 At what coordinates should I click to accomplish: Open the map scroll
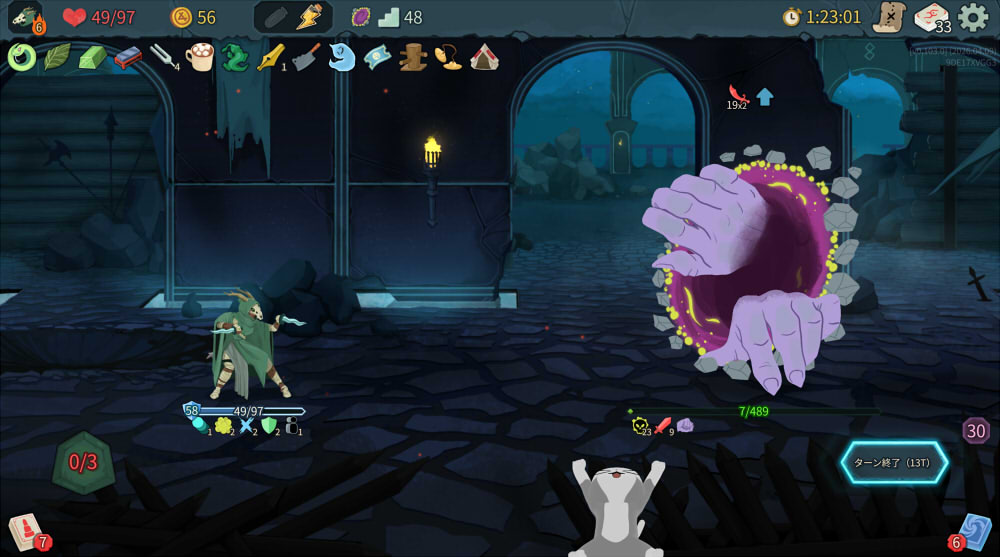pyautogui.click(x=888, y=17)
